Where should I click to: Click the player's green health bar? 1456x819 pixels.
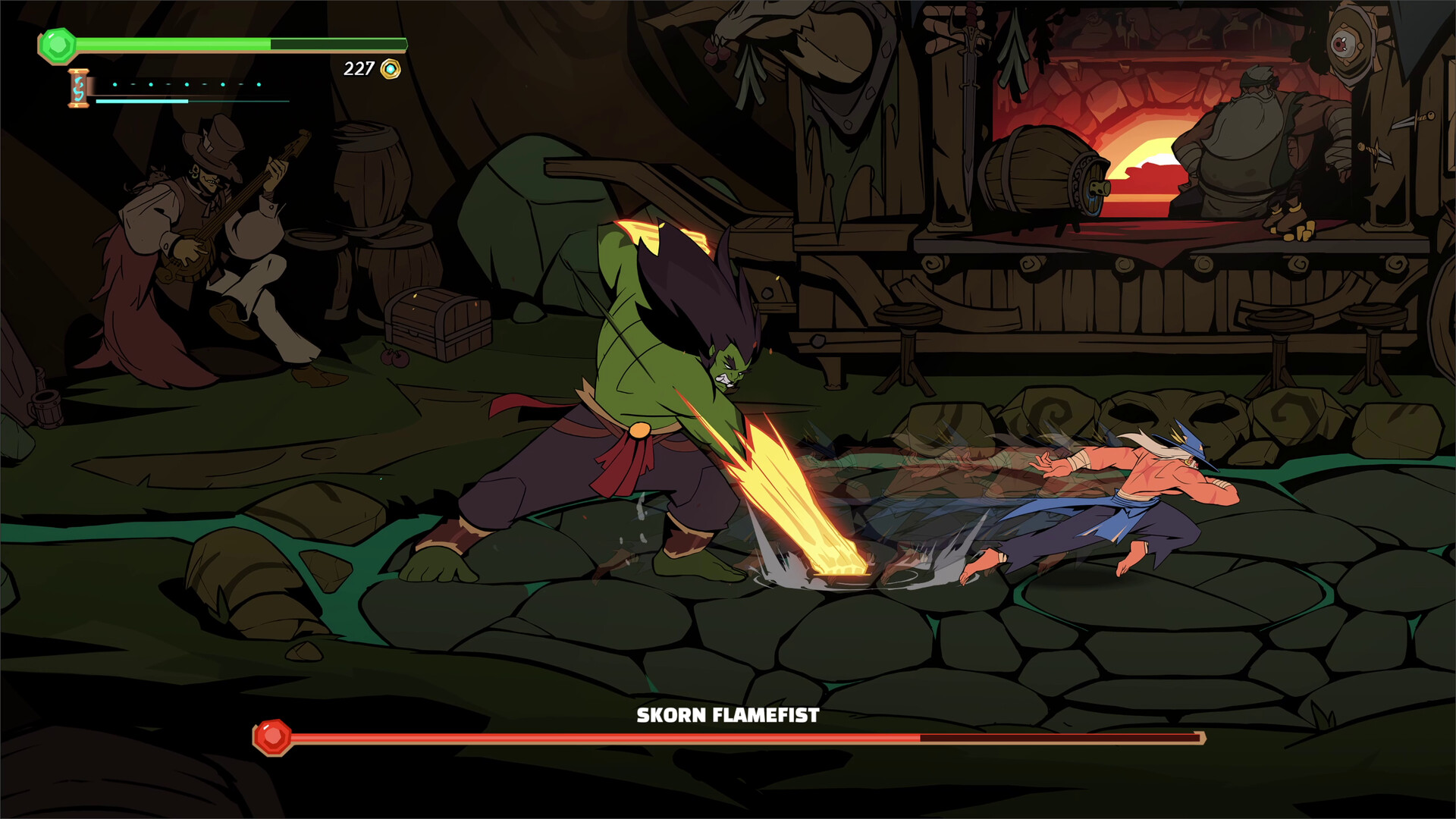coord(174,43)
